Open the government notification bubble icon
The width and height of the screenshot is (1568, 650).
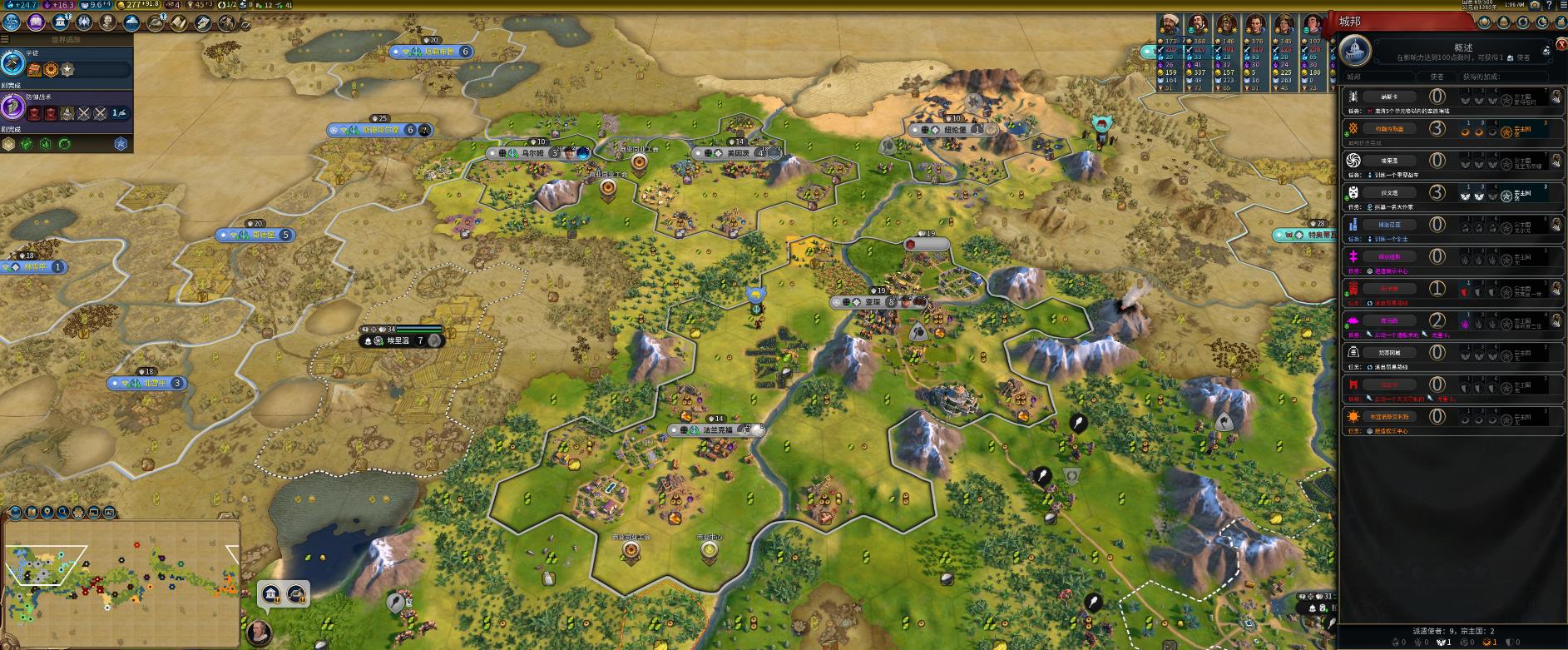pos(271,593)
